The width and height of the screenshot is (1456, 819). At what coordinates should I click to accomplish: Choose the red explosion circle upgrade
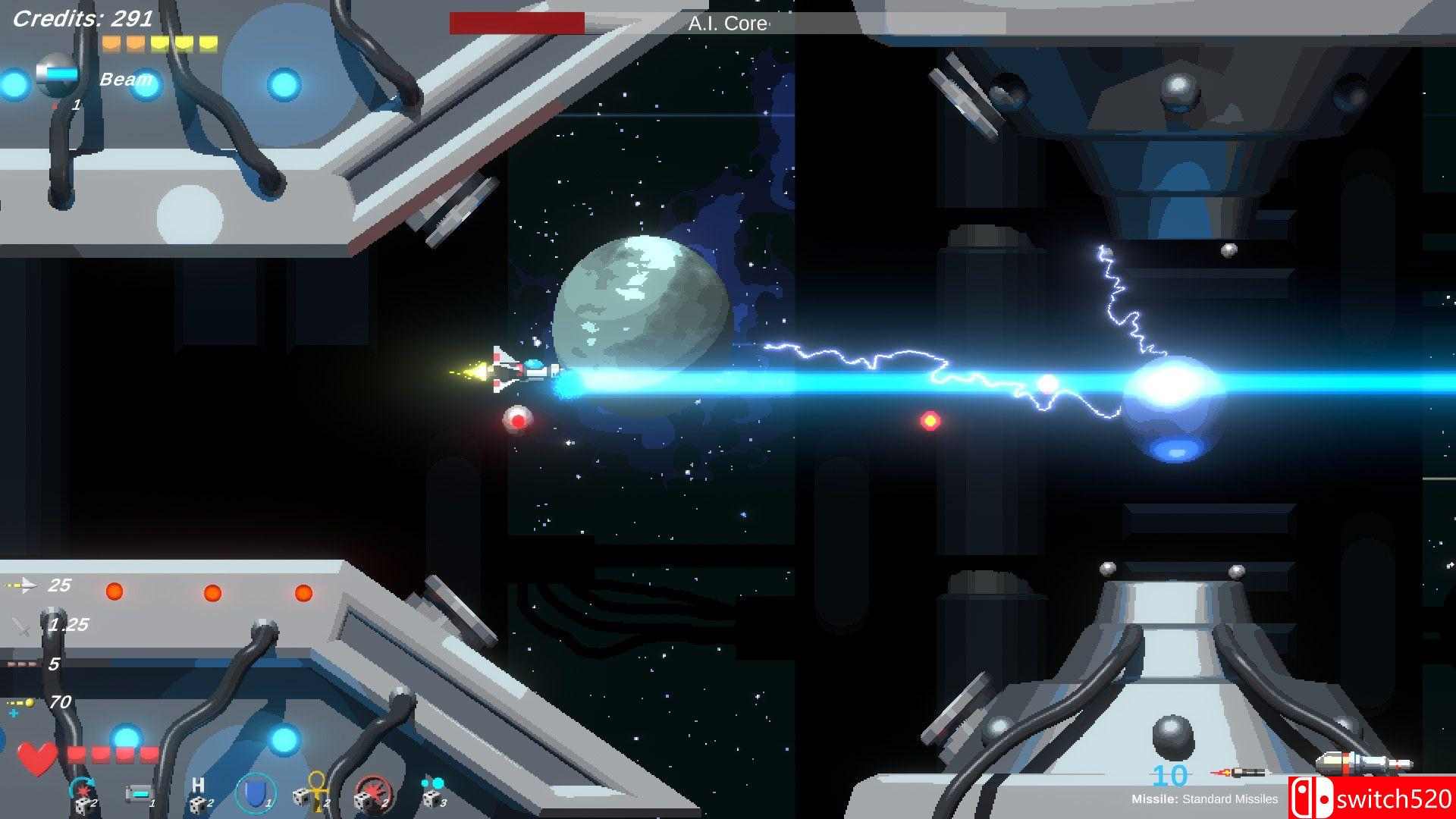[372, 793]
